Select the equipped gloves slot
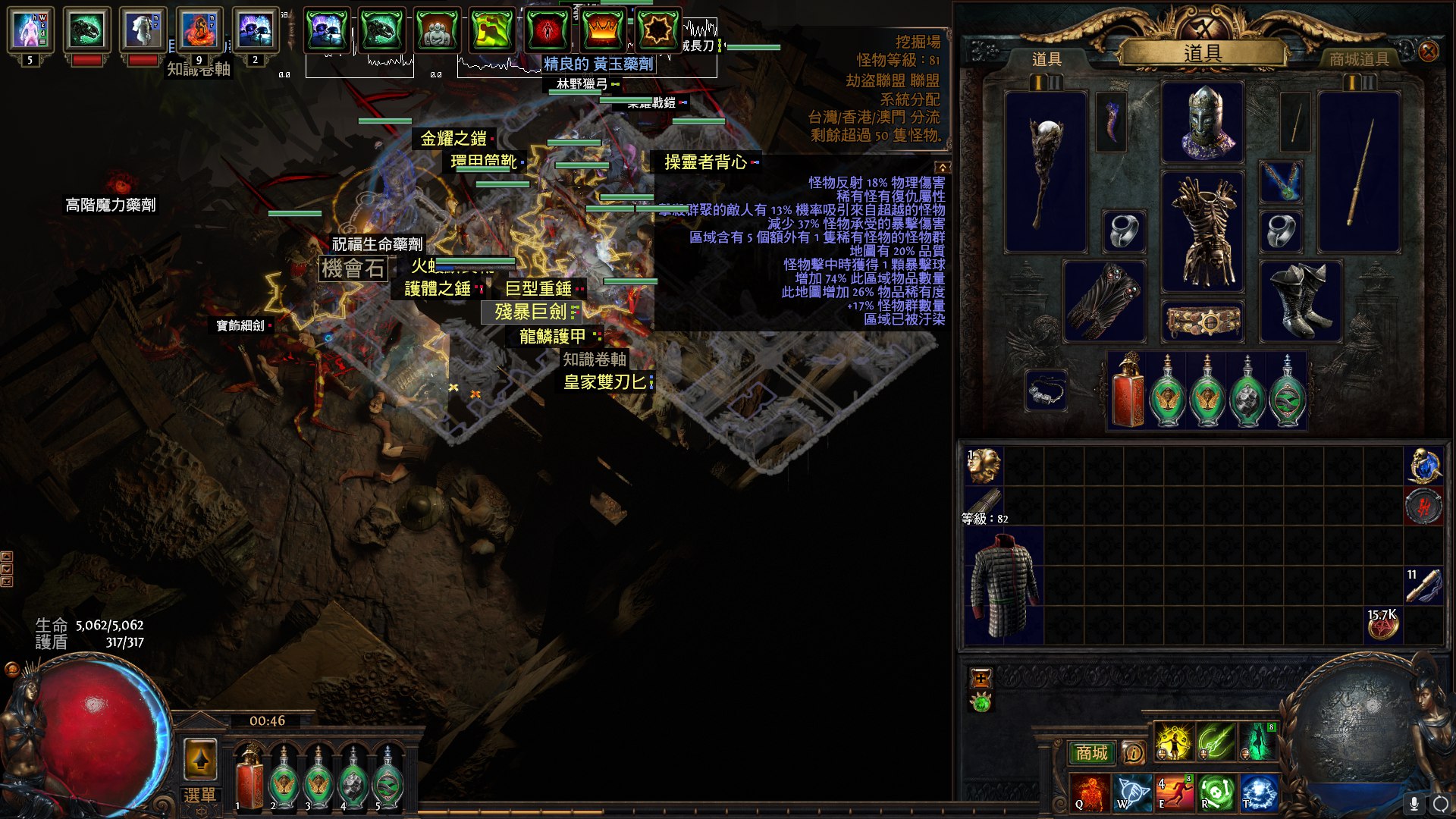The width and height of the screenshot is (1456, 819). click(x=1104, y=301)
